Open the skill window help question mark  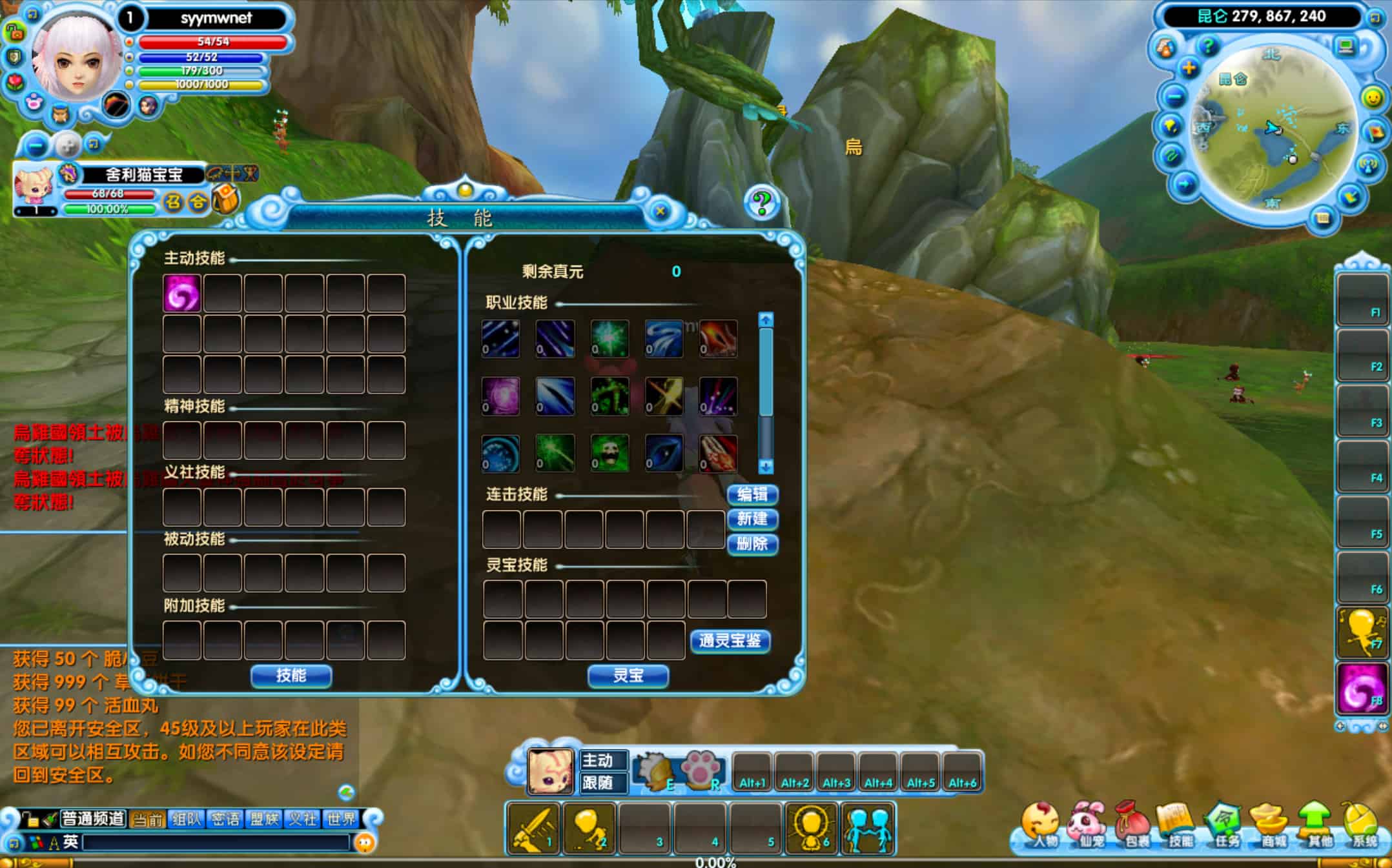[x=762, y=203]
